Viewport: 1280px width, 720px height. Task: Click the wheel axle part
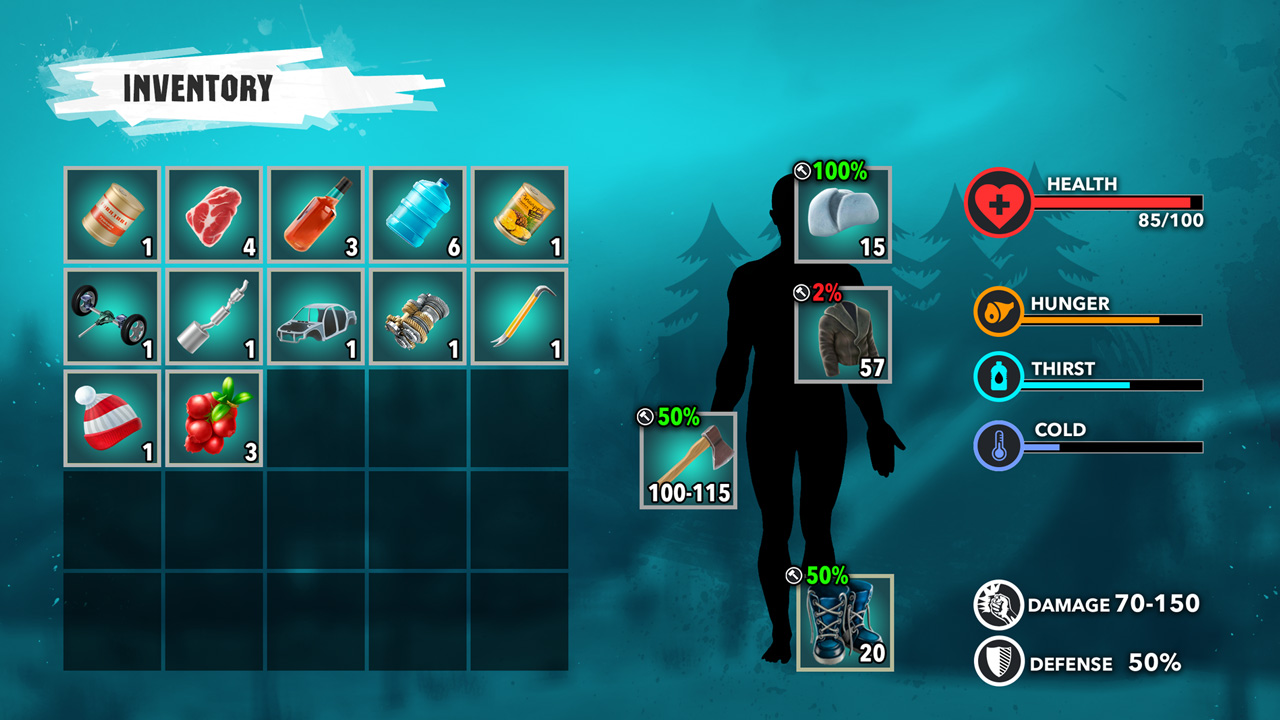(110, 316)
